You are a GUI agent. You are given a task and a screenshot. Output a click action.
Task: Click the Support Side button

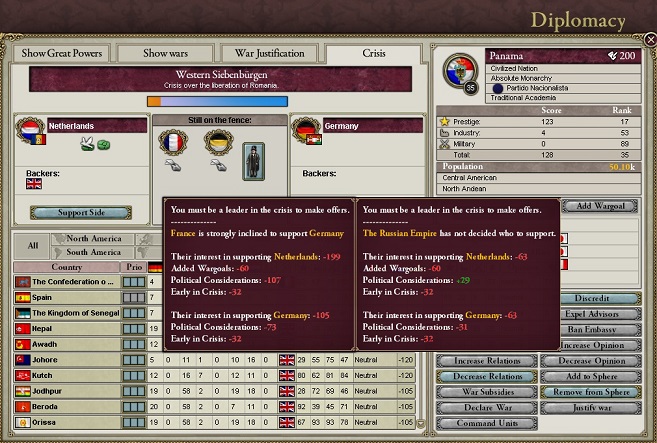point(80,213)
